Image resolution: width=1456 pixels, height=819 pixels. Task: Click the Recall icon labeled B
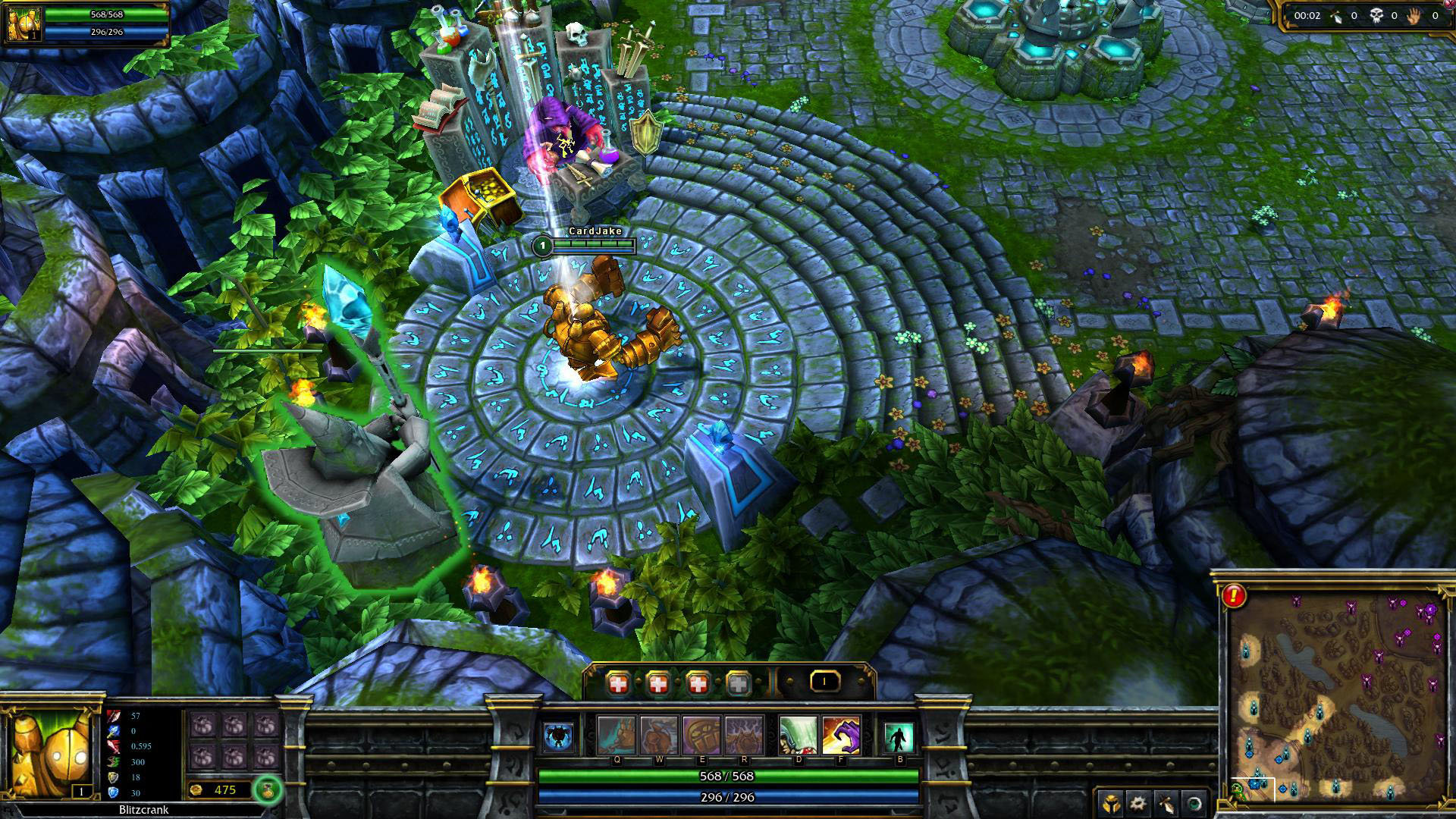(x=901, y=736)
